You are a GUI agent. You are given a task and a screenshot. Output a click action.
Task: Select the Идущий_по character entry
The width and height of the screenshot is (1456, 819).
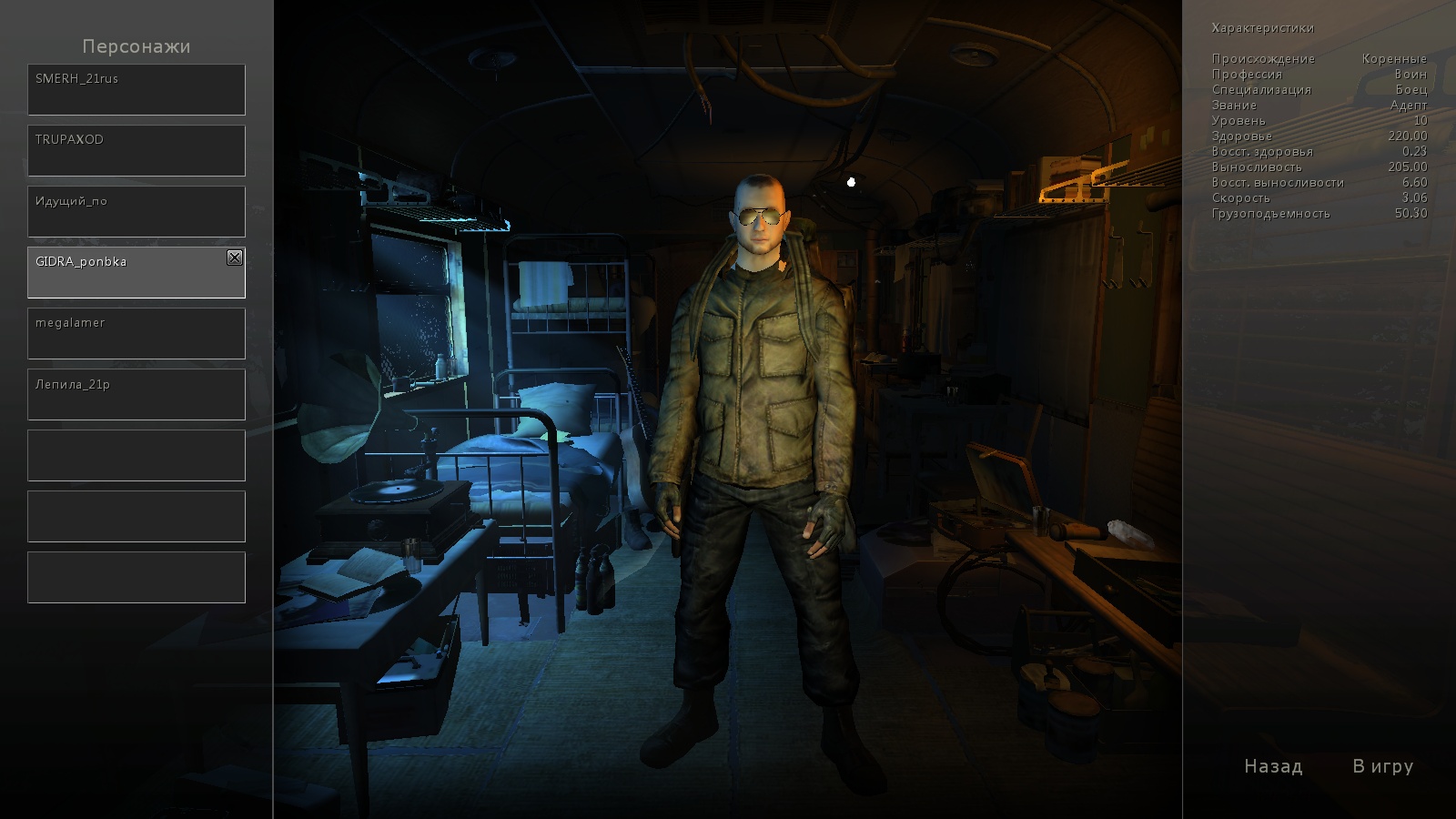pyautogui.click(x=136, y=211)
